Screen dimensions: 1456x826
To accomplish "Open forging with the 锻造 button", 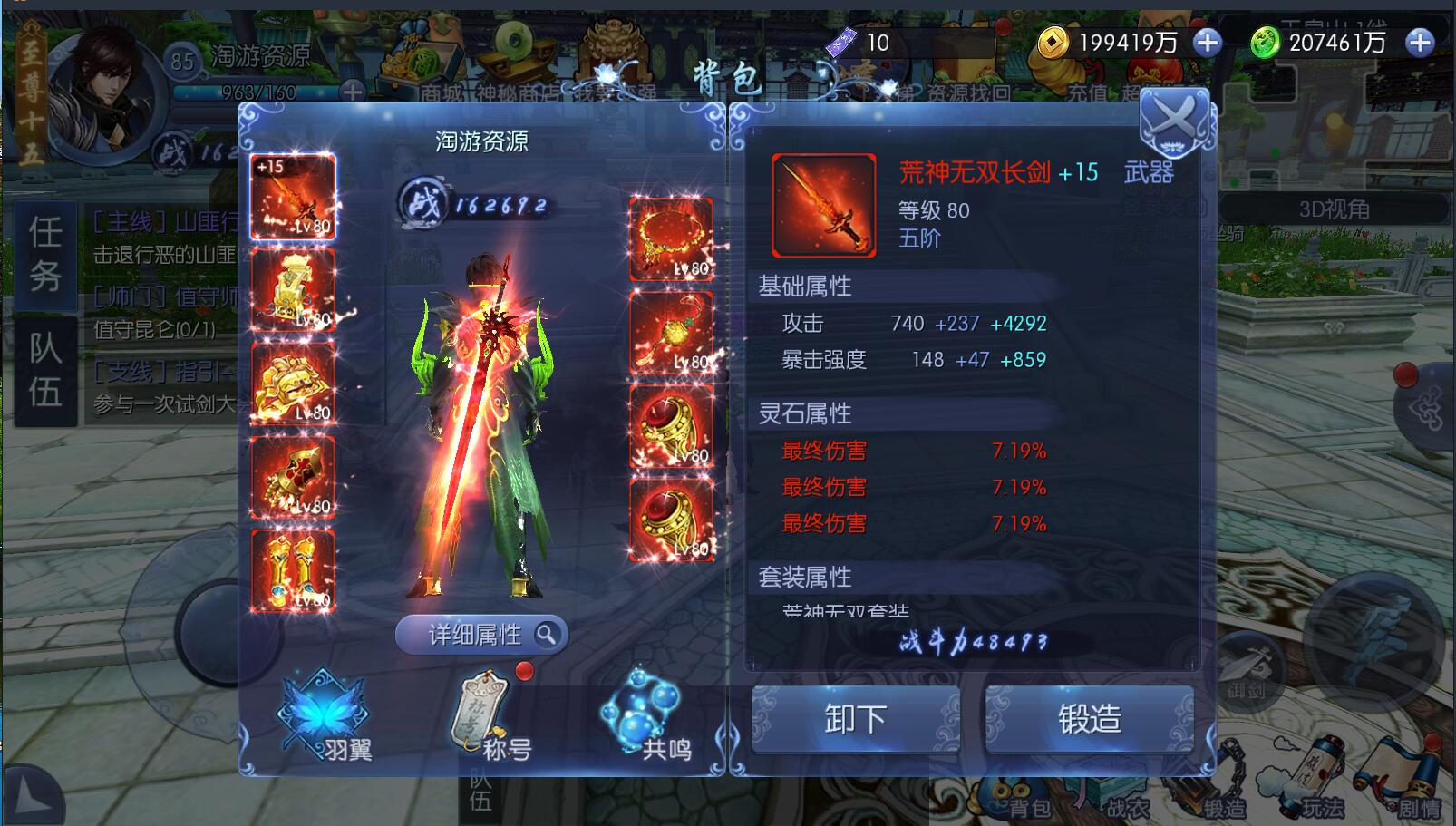I will 1089,719.
